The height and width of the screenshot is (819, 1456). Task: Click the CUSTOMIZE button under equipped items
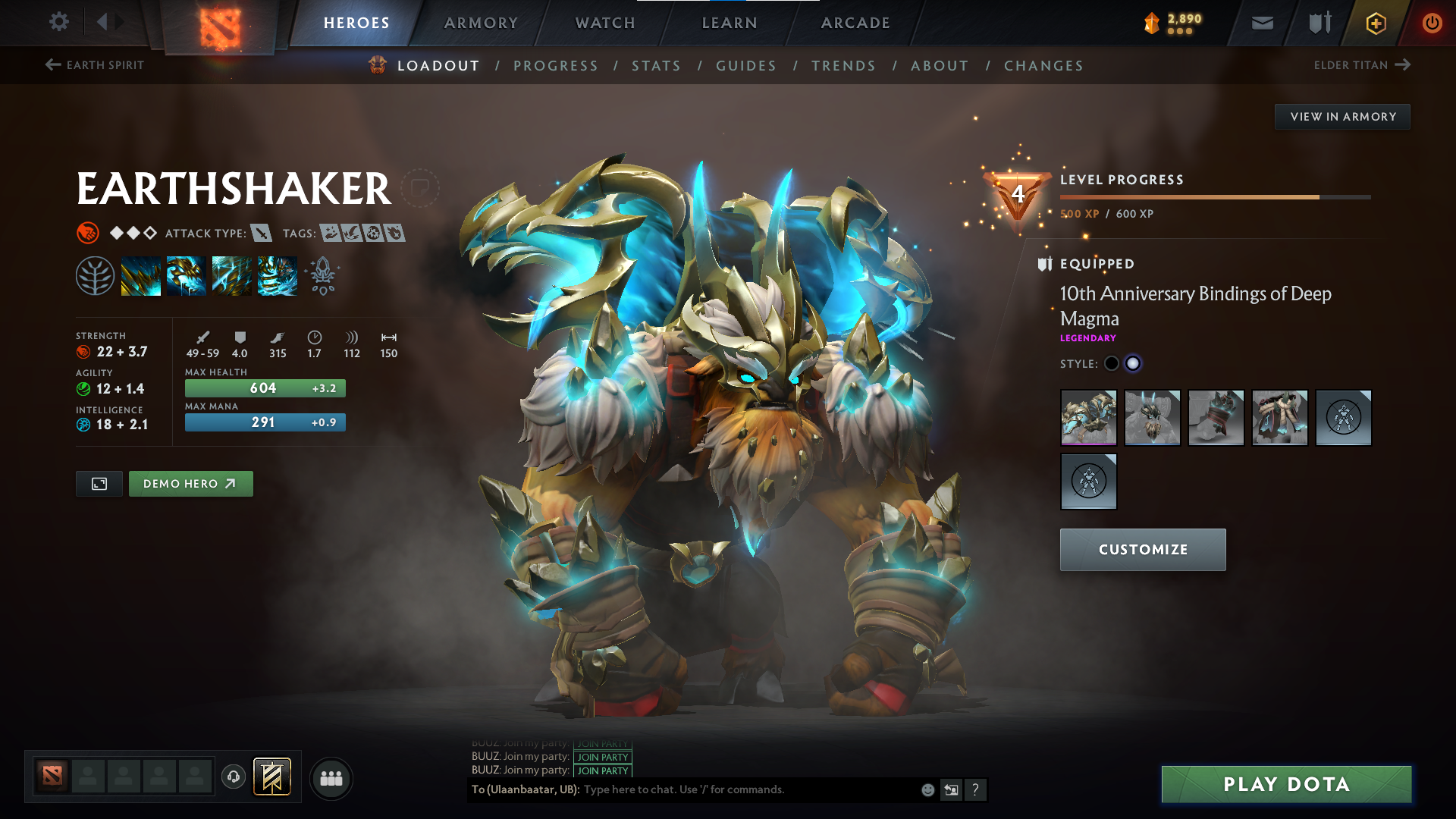[x=1142, y=549]
